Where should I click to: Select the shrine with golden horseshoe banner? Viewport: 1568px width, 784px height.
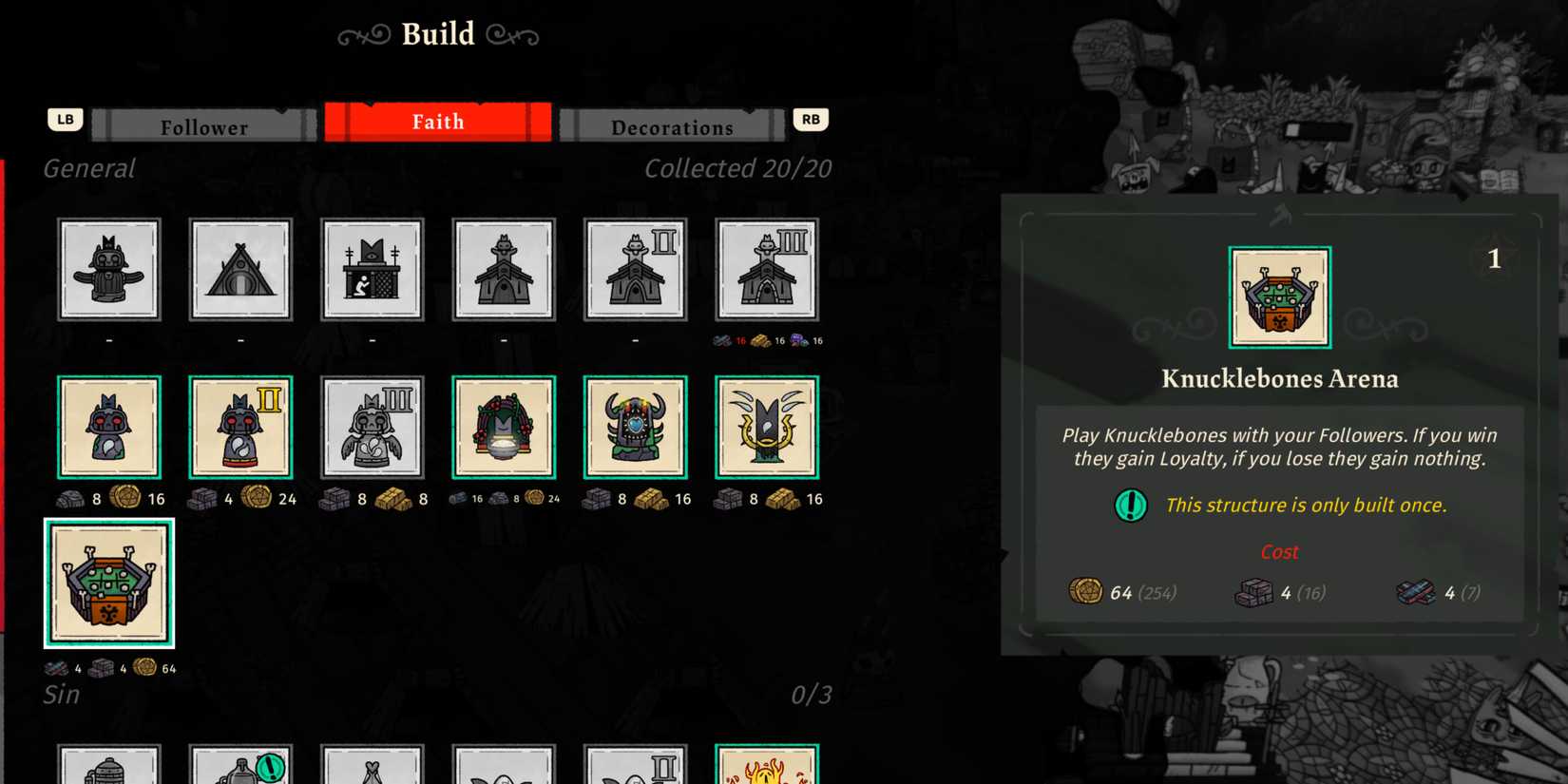tap(768, 426)
